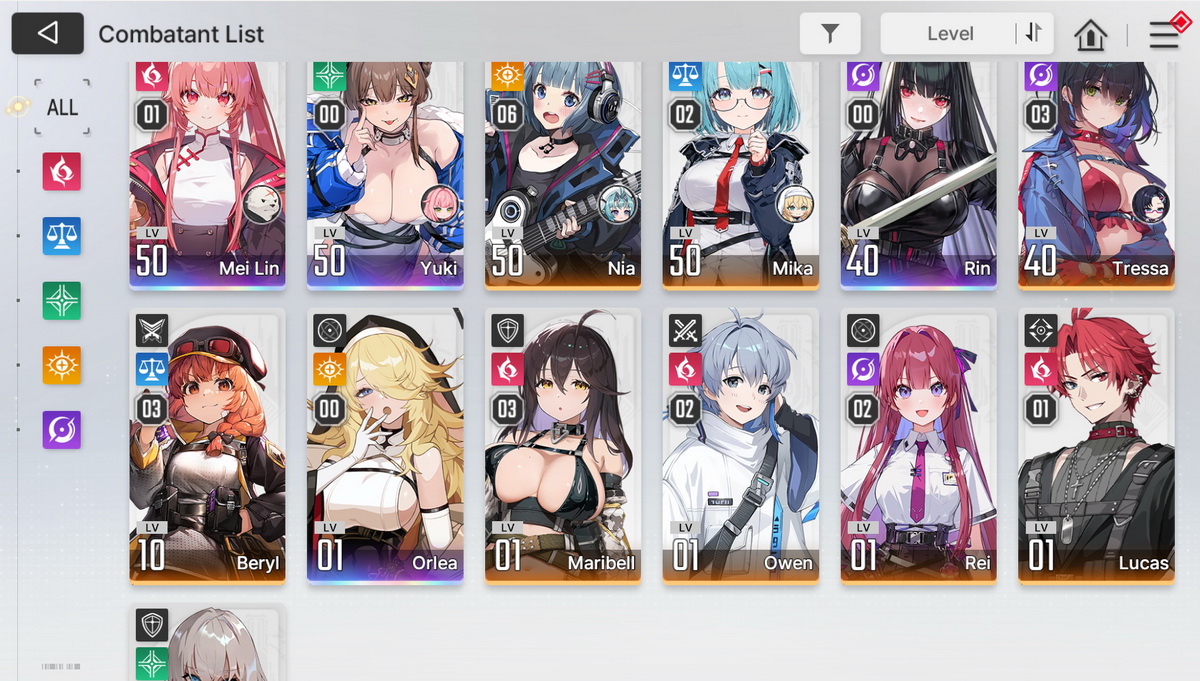Filter by red flame attribute
Viewport: 1200px width, 681px height.
tap(62, 172)
